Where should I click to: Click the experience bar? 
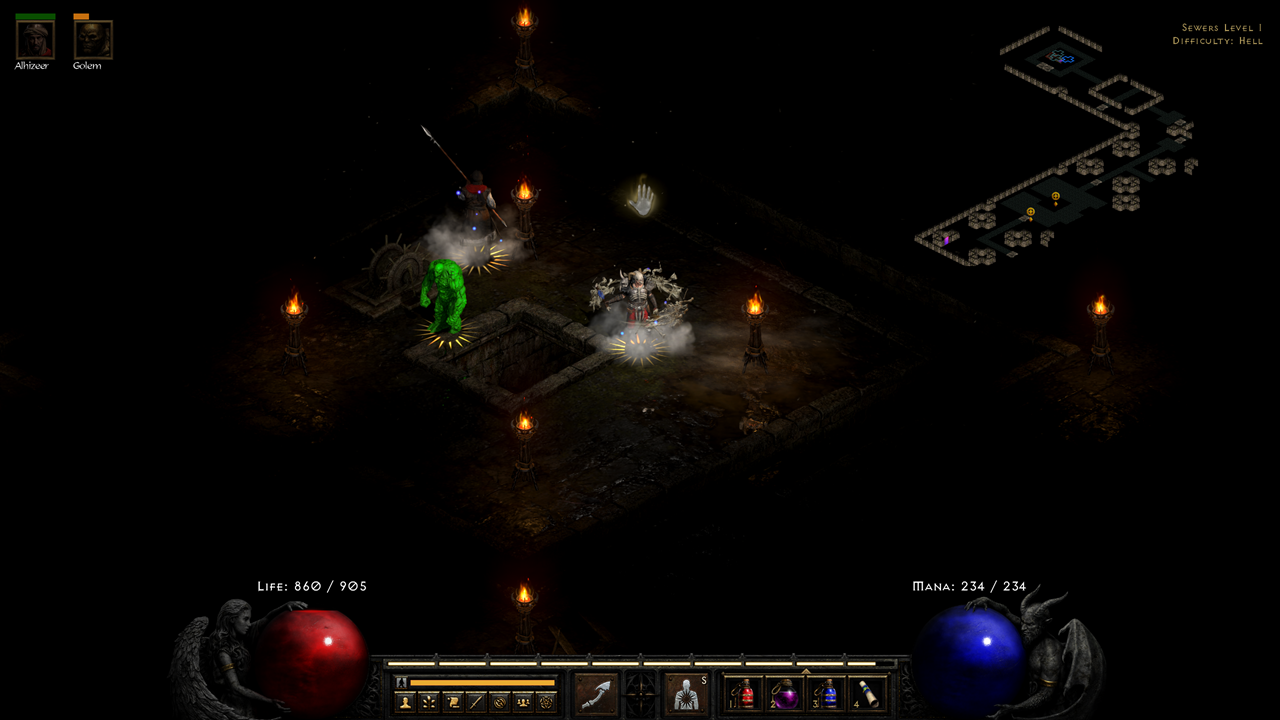click(640, 665)
